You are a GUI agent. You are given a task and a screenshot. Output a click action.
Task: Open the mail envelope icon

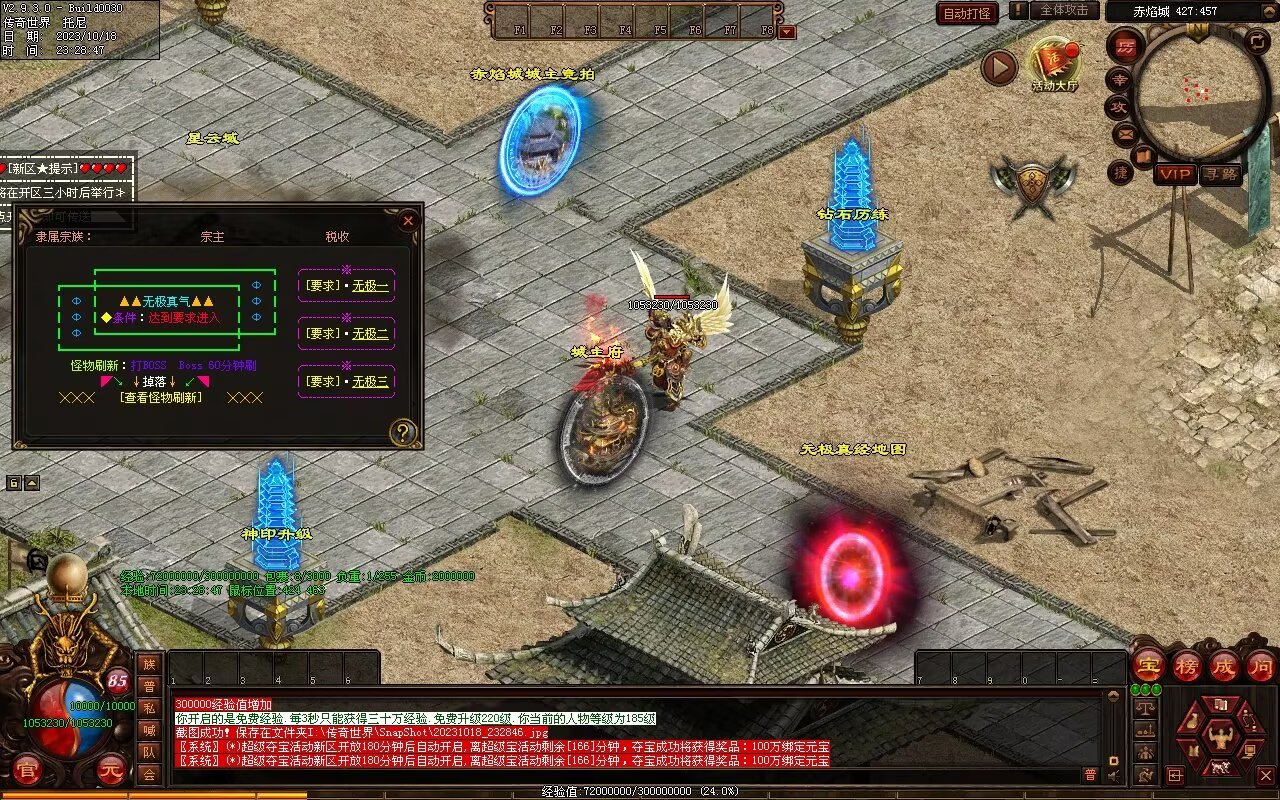point(1125,132)
